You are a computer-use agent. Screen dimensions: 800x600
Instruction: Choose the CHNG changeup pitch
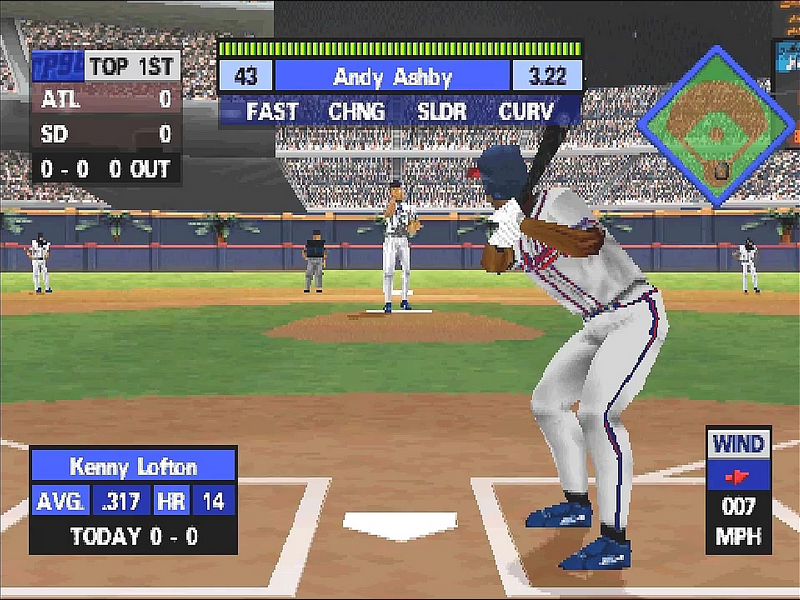[357, 110]
